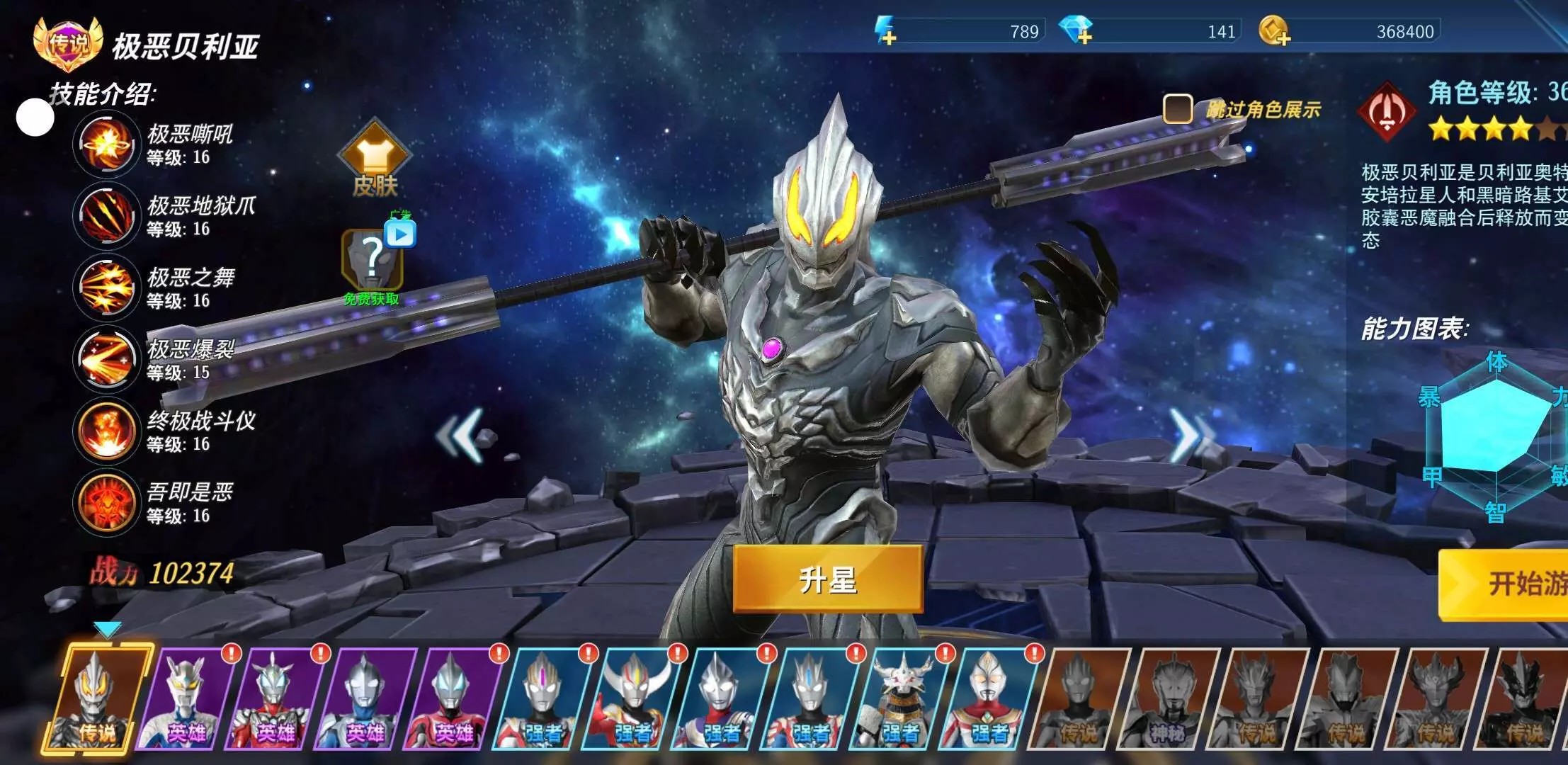Screen dimensions: 1568x765
Task: Claim the free mystery character ad reward
Action: pos(373,260)
